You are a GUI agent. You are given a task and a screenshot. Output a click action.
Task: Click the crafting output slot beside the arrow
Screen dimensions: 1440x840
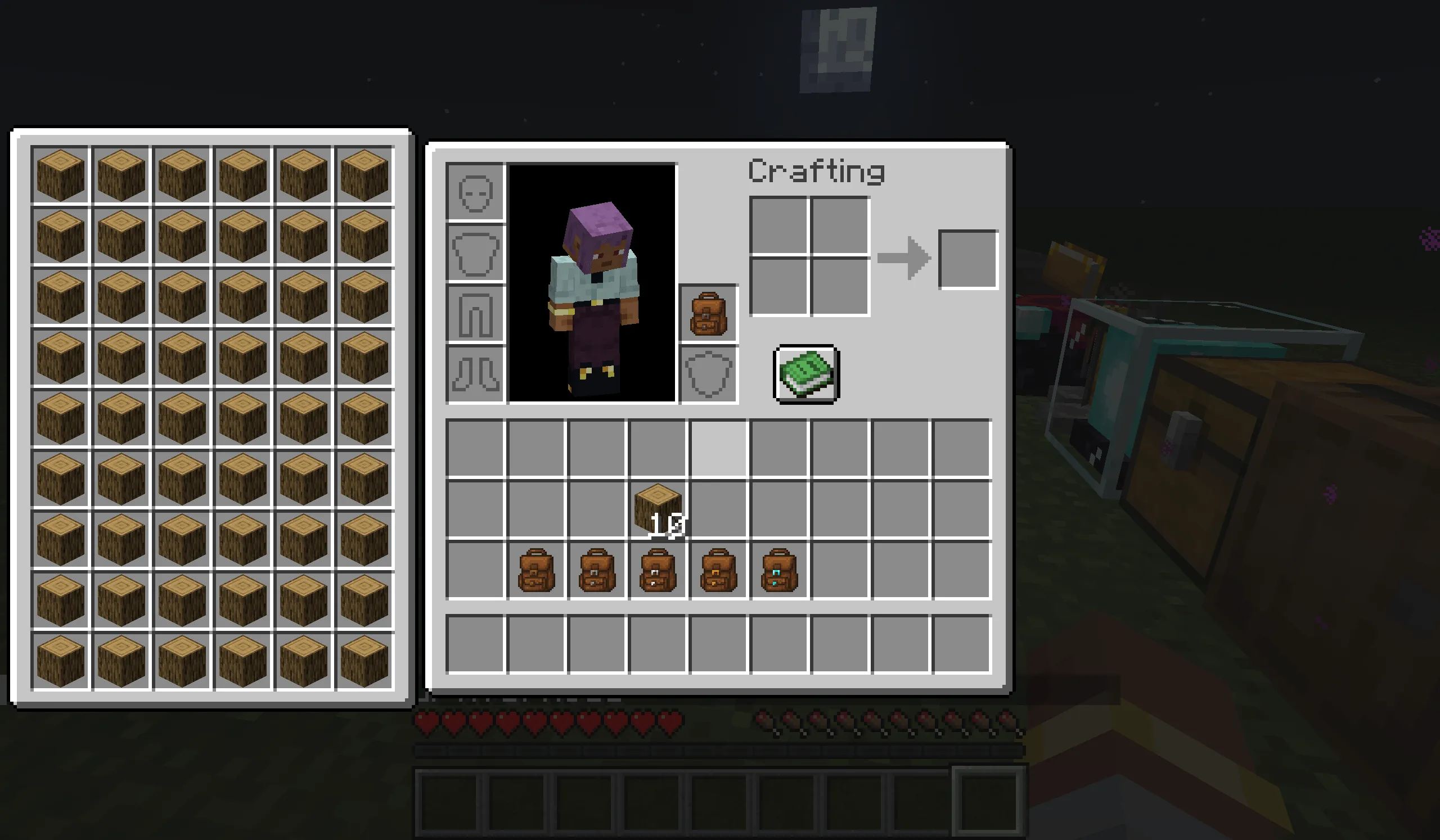tap(968, 261)
